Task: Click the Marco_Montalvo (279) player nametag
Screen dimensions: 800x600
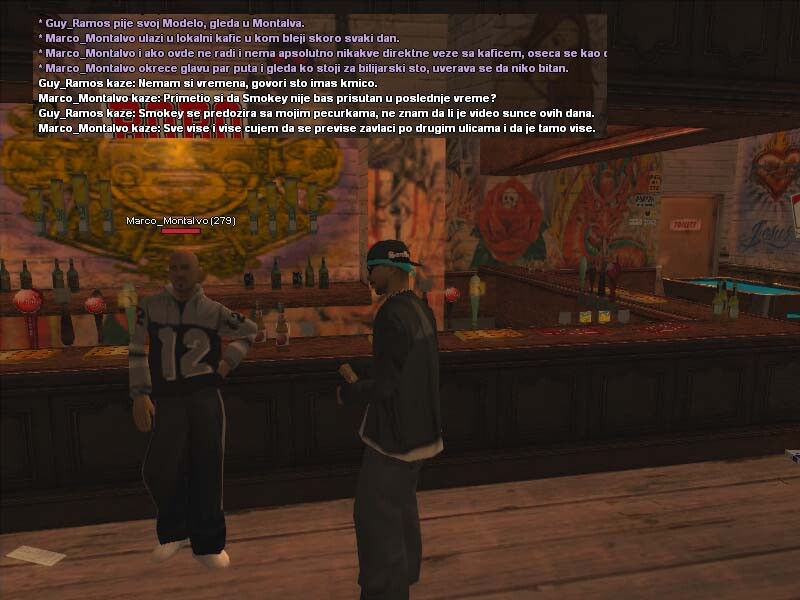Action: click(x=181, y=220)
